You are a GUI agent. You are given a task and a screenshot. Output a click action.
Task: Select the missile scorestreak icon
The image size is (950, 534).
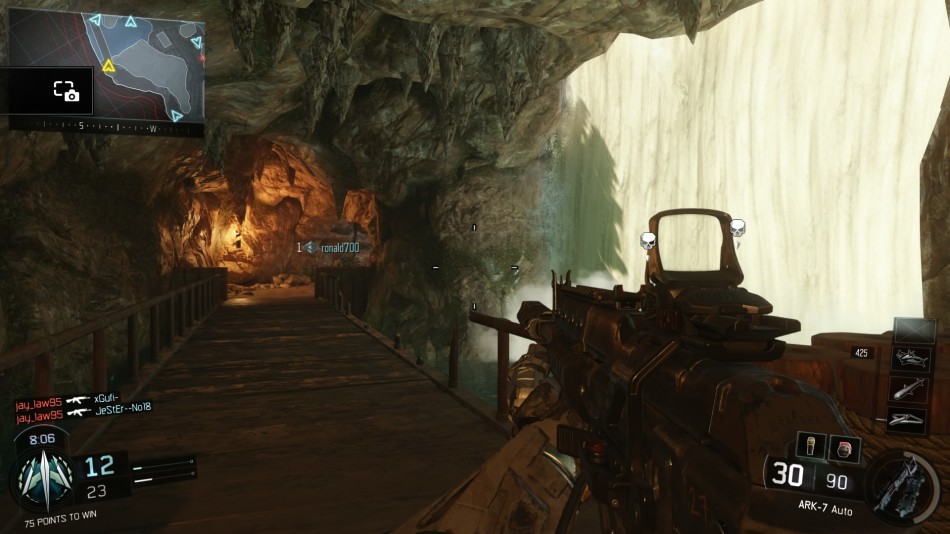click(907, 389)
